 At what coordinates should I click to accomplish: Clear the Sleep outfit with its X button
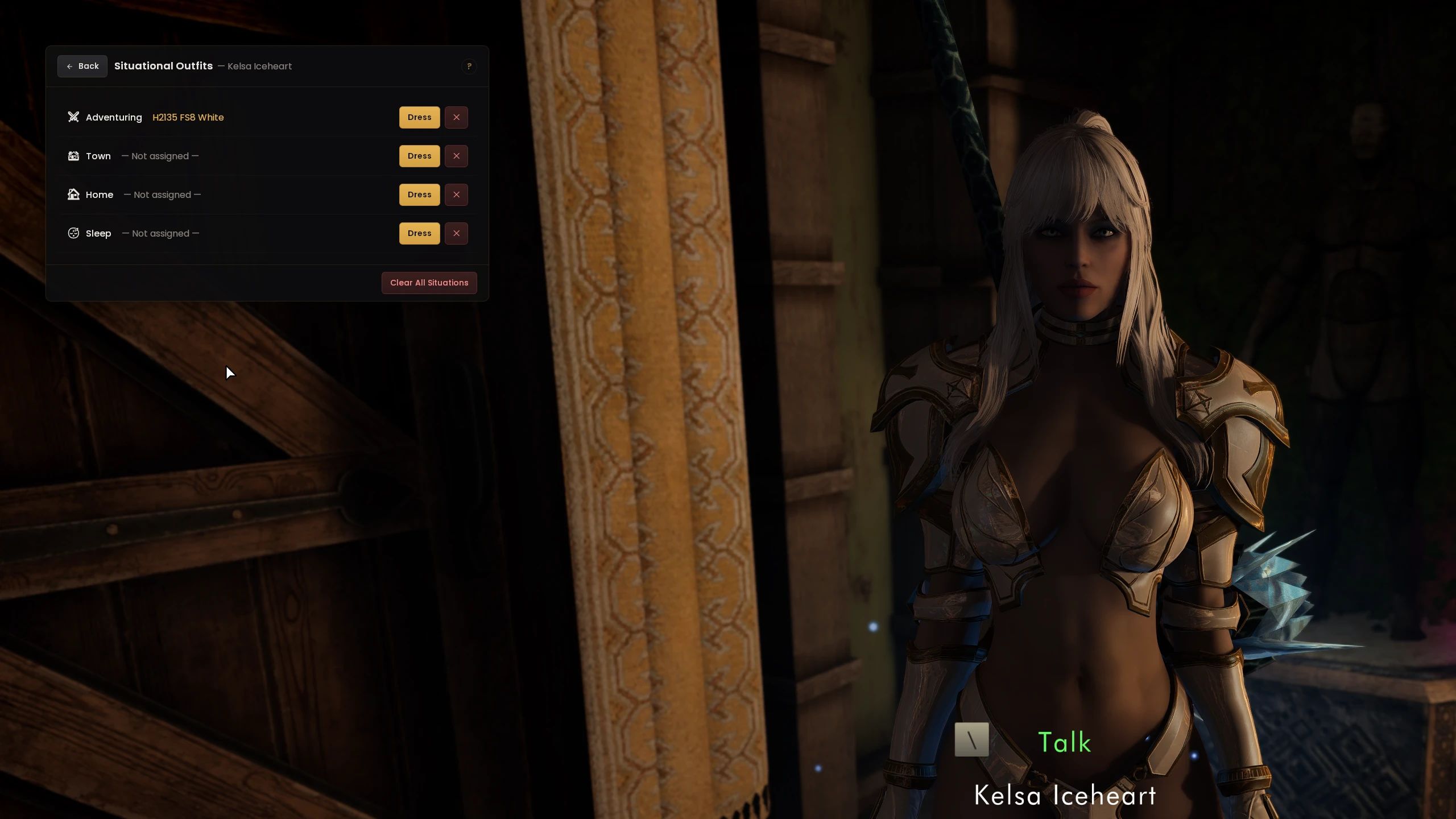456,233
